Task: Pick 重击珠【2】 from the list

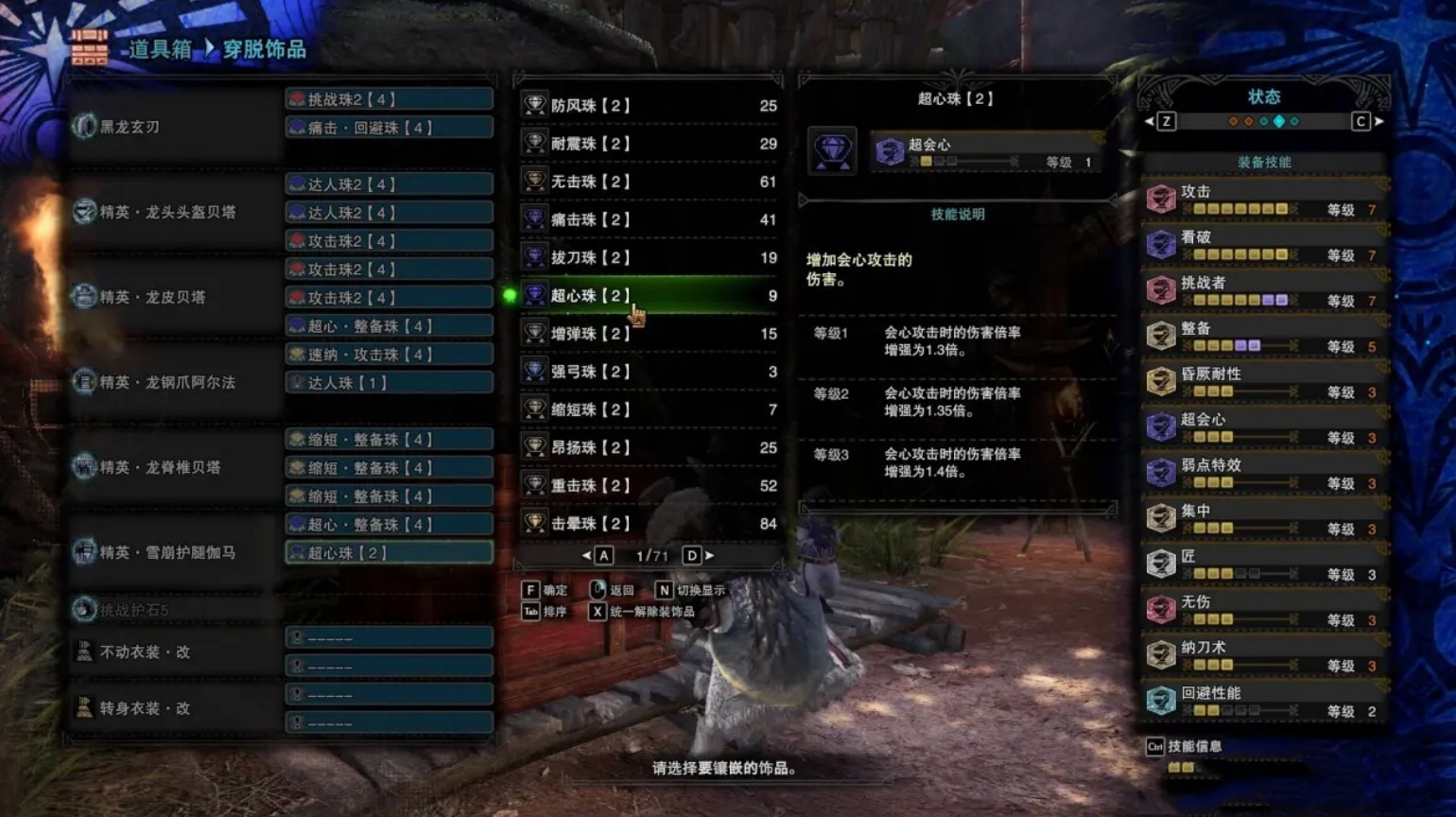Action: (x=649, y=485)
